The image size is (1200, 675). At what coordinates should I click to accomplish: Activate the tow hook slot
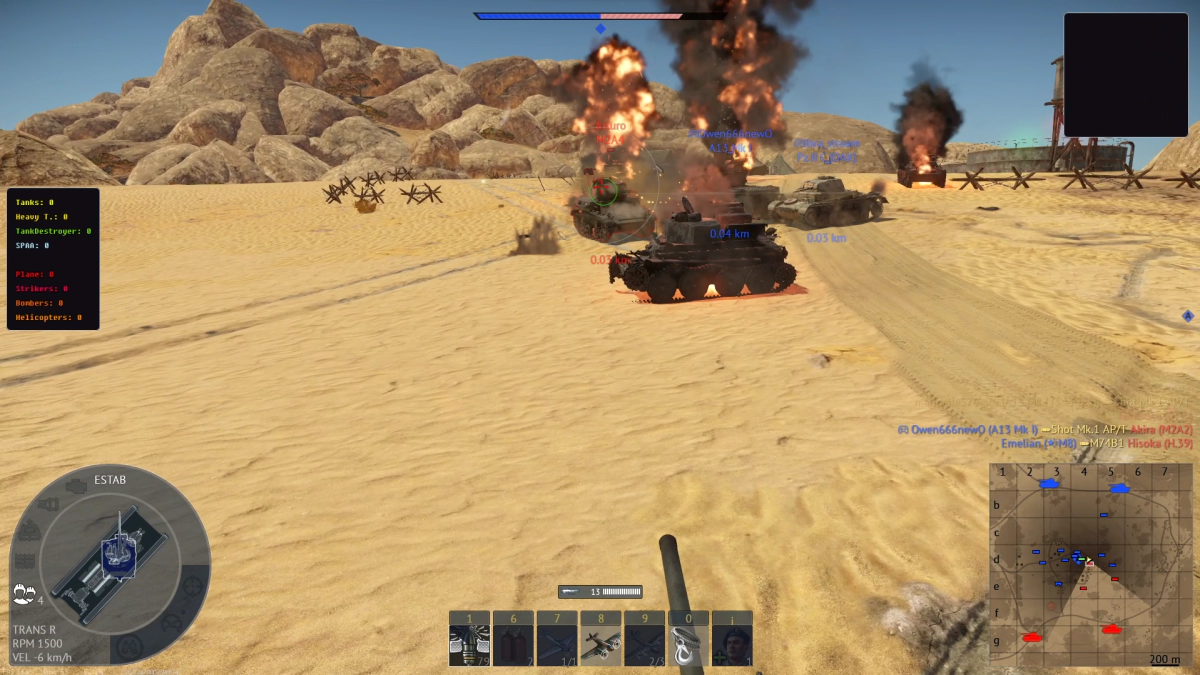(x=688, y=645)
